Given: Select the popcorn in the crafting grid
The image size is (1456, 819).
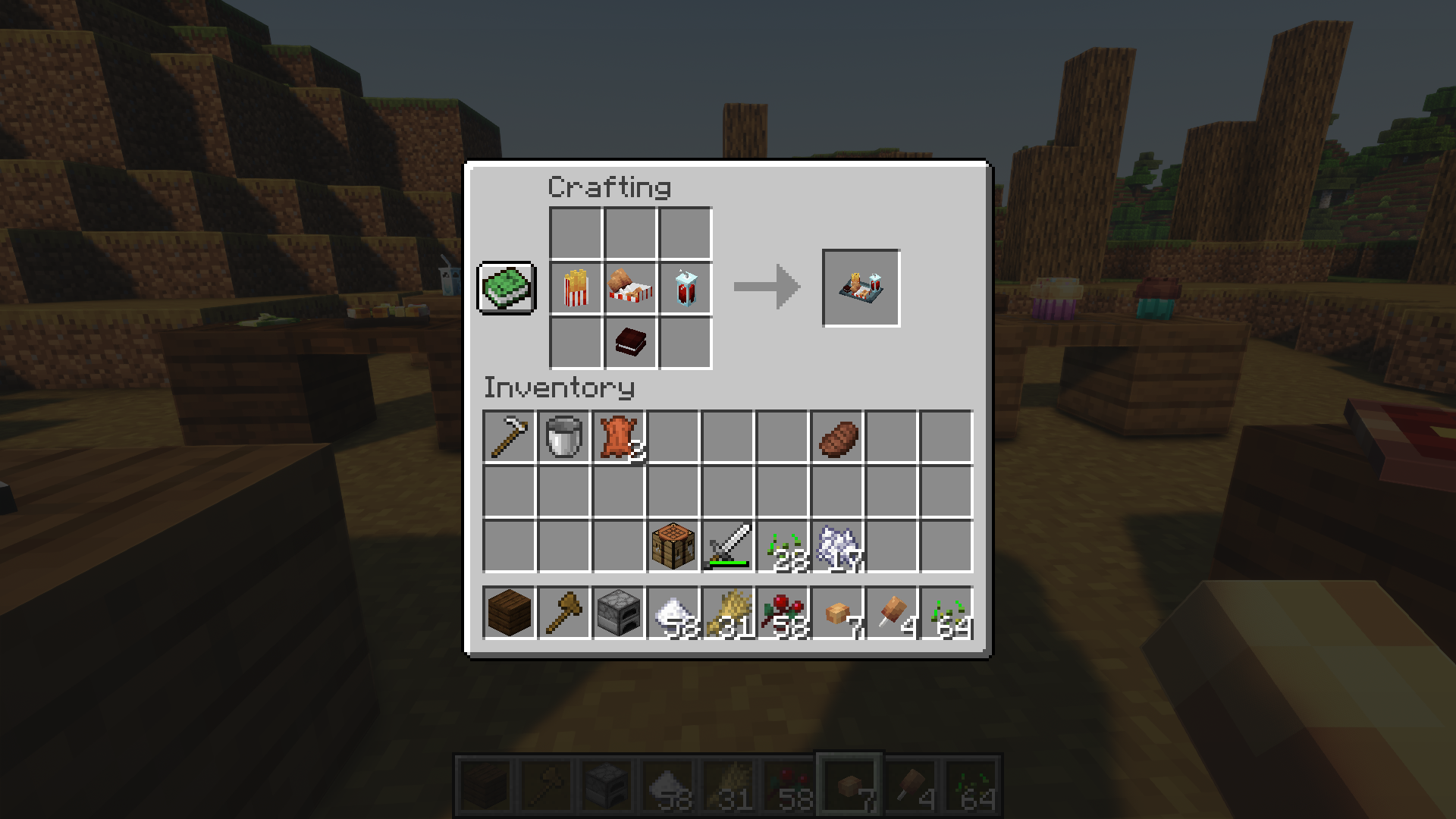Looking at the screenshot, I should point(574,289).
